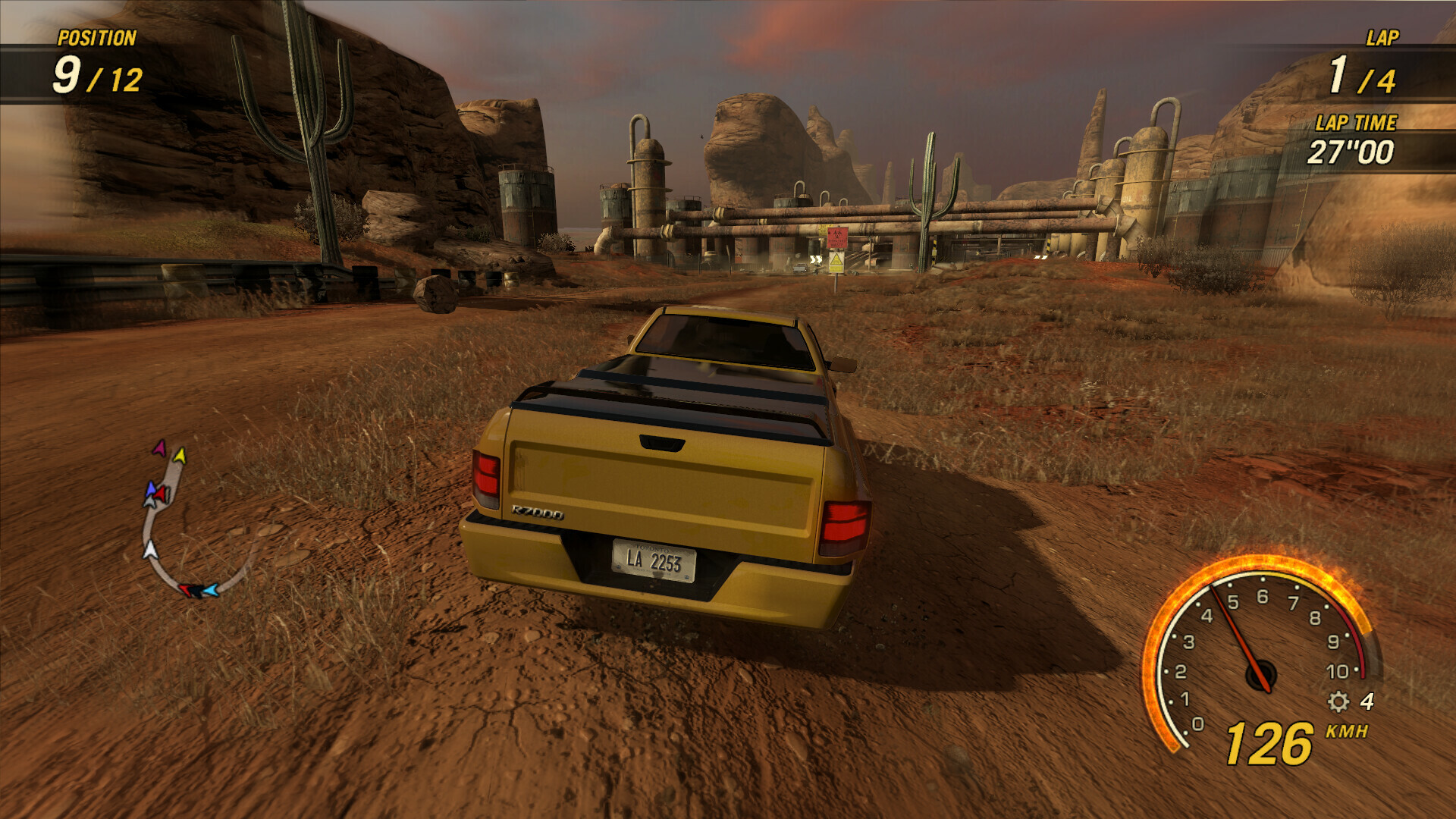Click the cyan player arrow on the minimap

coord(210,588)
